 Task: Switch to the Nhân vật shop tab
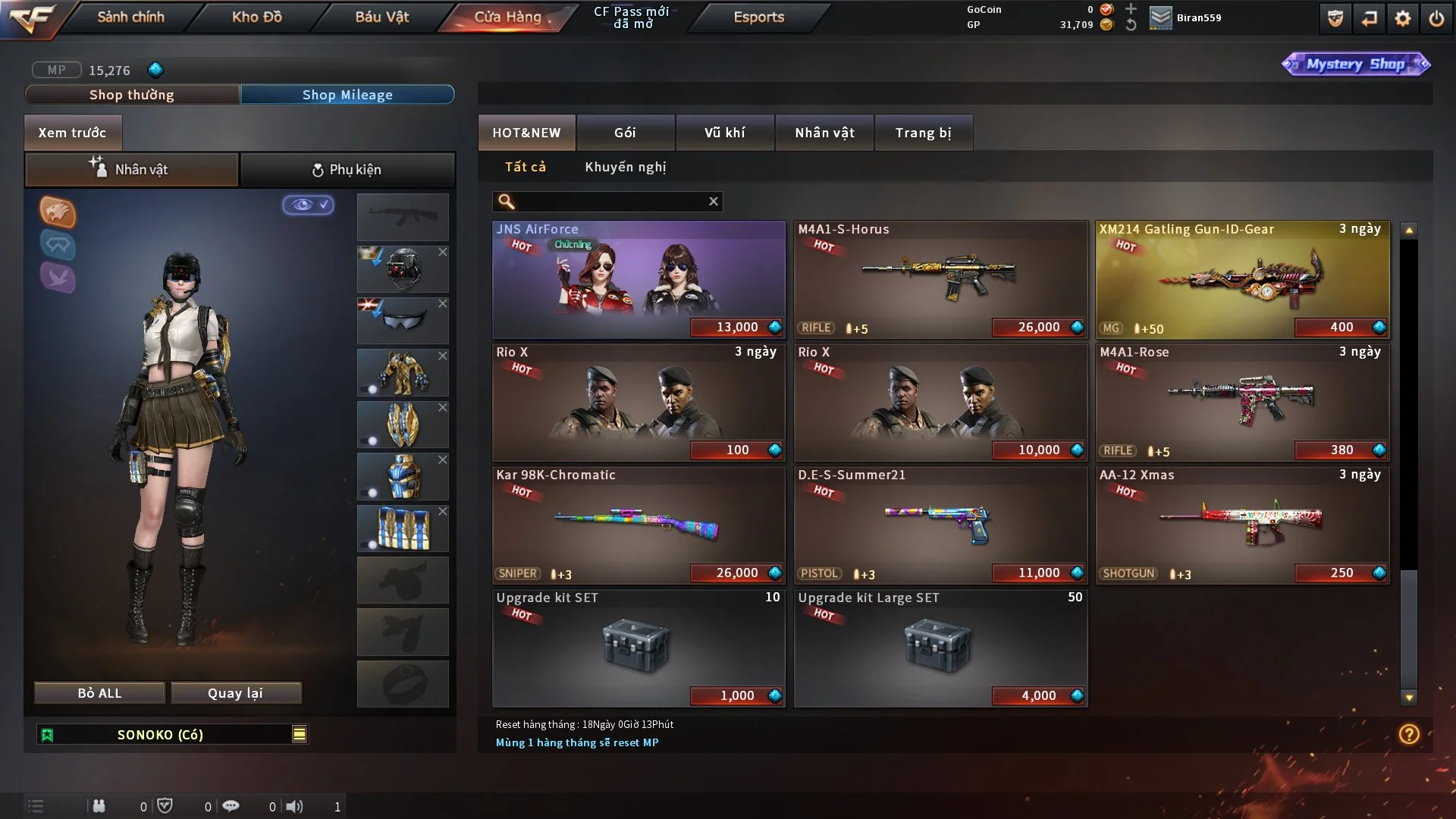point(824,133)
